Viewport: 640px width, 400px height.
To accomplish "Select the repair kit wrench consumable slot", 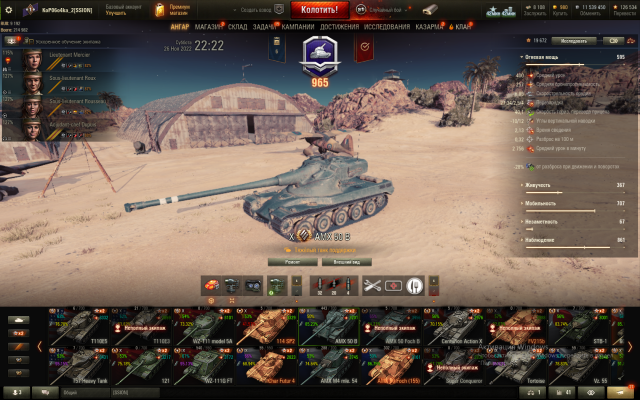I will coord(372,285).
